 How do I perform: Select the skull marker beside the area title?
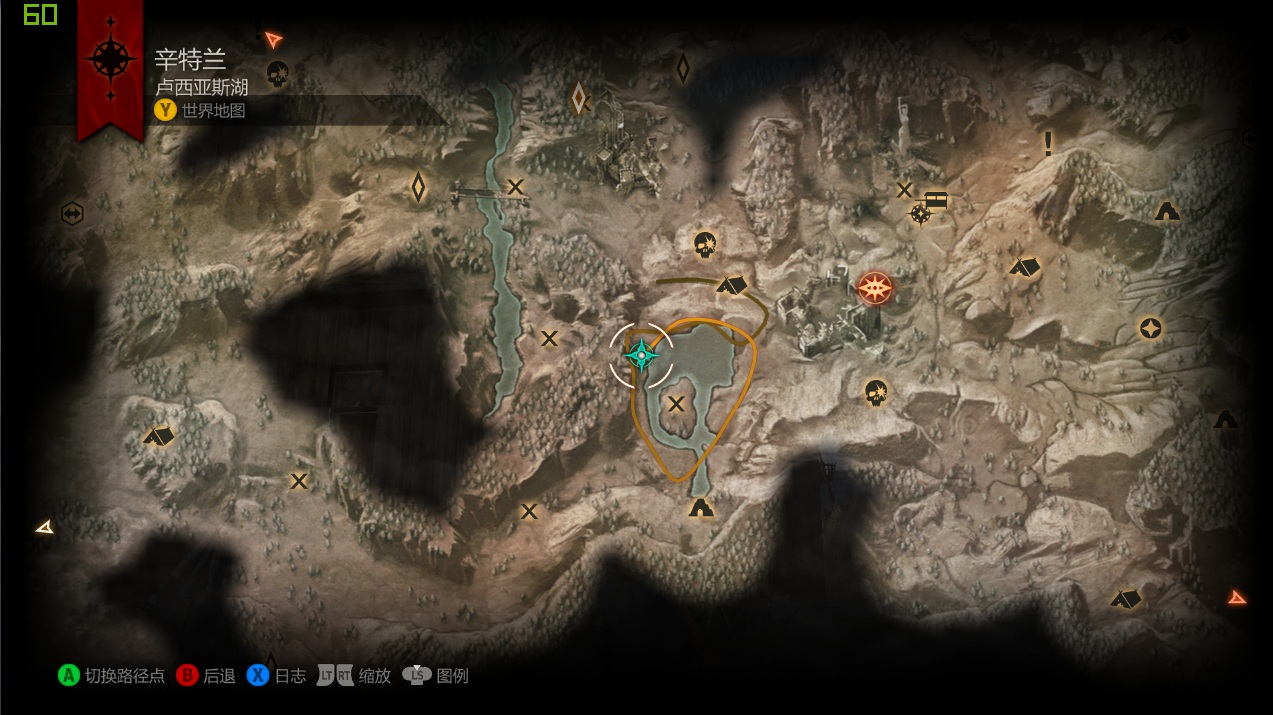click(x=277, y=73)
